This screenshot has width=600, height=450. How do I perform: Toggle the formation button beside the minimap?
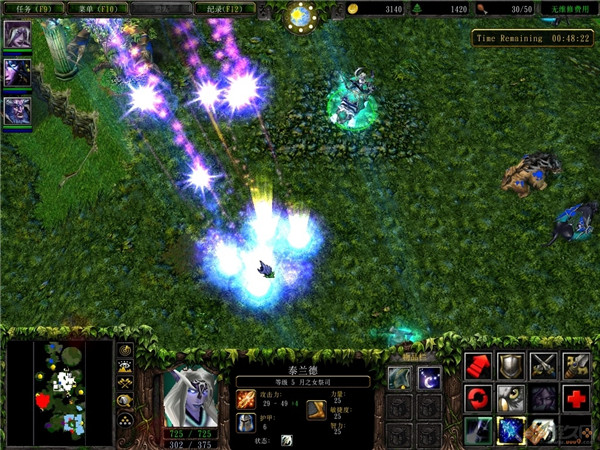click(x=126, y=417)
